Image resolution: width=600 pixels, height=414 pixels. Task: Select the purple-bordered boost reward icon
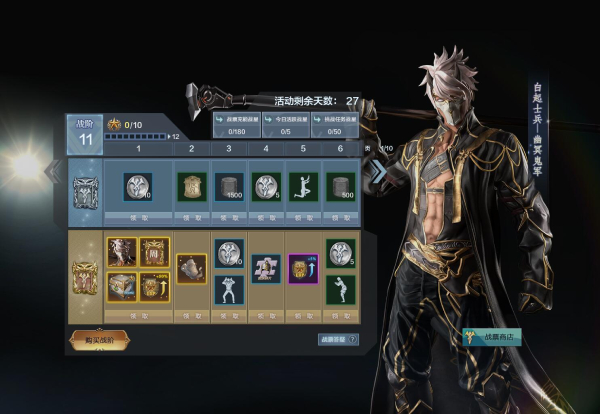point(302,268)
